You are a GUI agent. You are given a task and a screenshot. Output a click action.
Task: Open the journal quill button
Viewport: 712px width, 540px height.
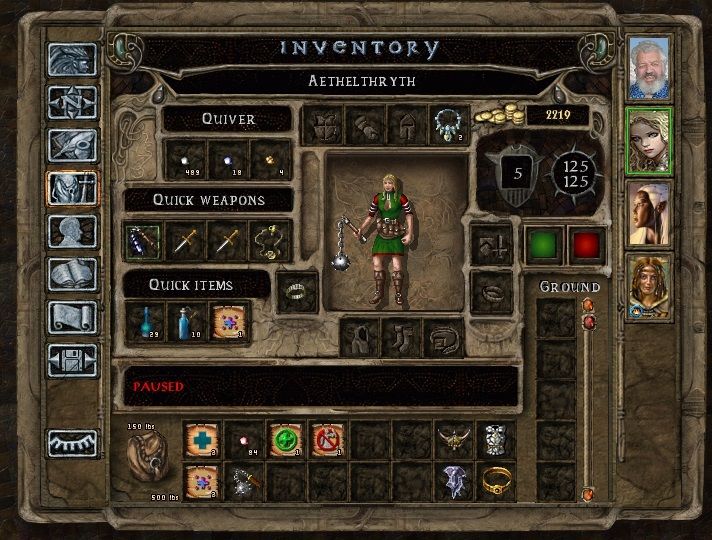point(73,145)
